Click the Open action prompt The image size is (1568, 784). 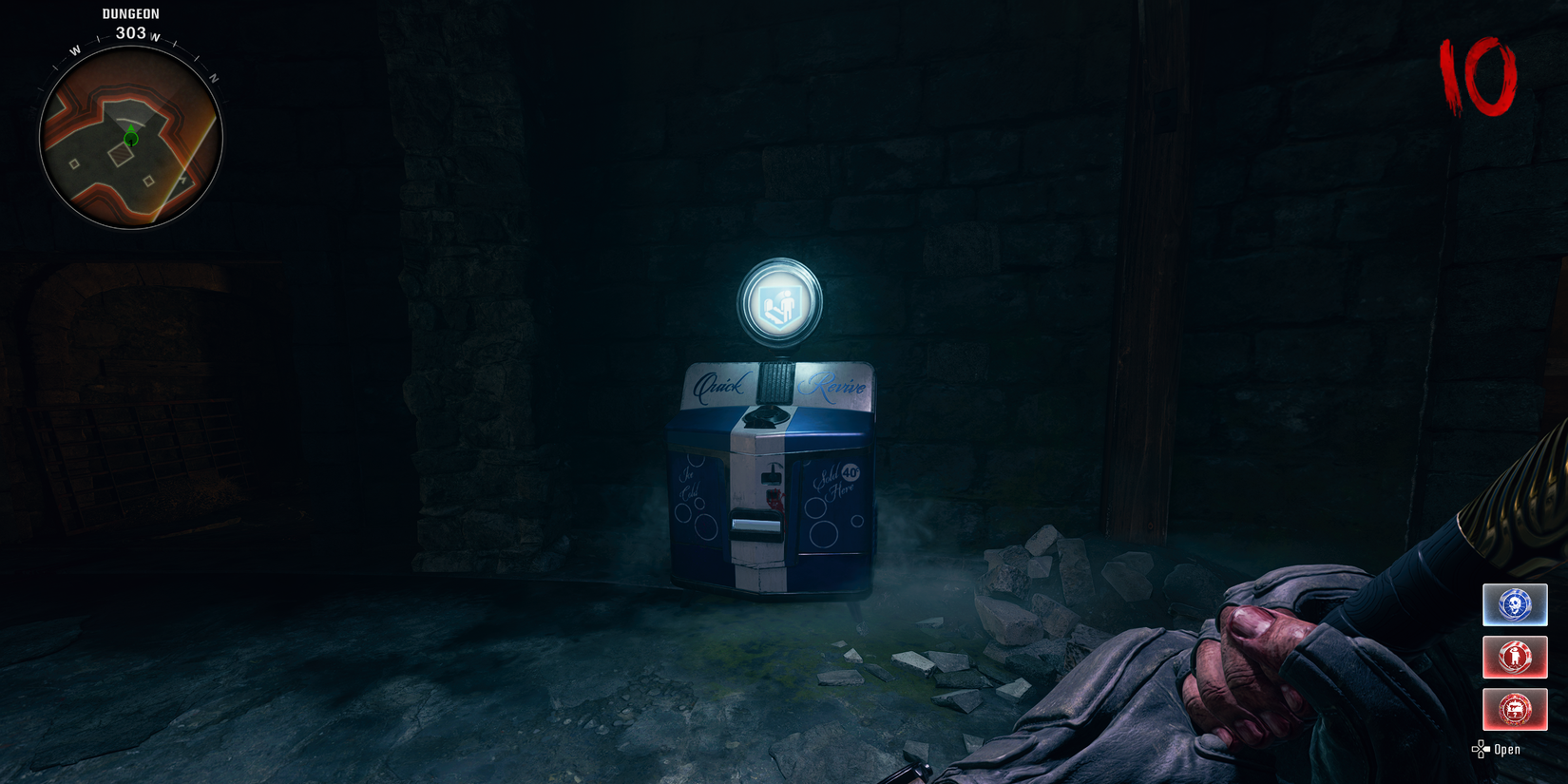click(1506, 749)
